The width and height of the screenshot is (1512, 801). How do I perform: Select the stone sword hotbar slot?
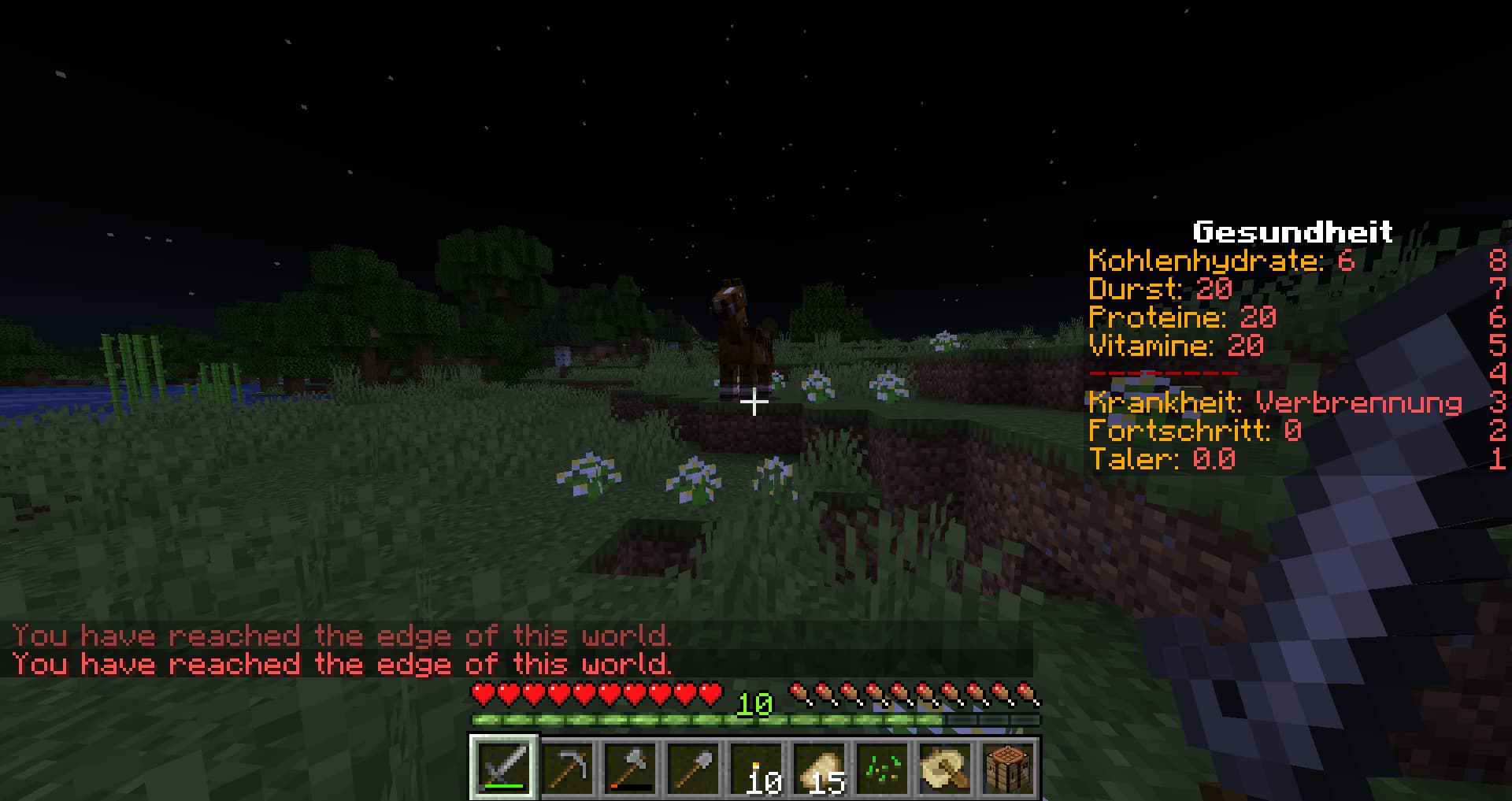click(x=505, y=767)
